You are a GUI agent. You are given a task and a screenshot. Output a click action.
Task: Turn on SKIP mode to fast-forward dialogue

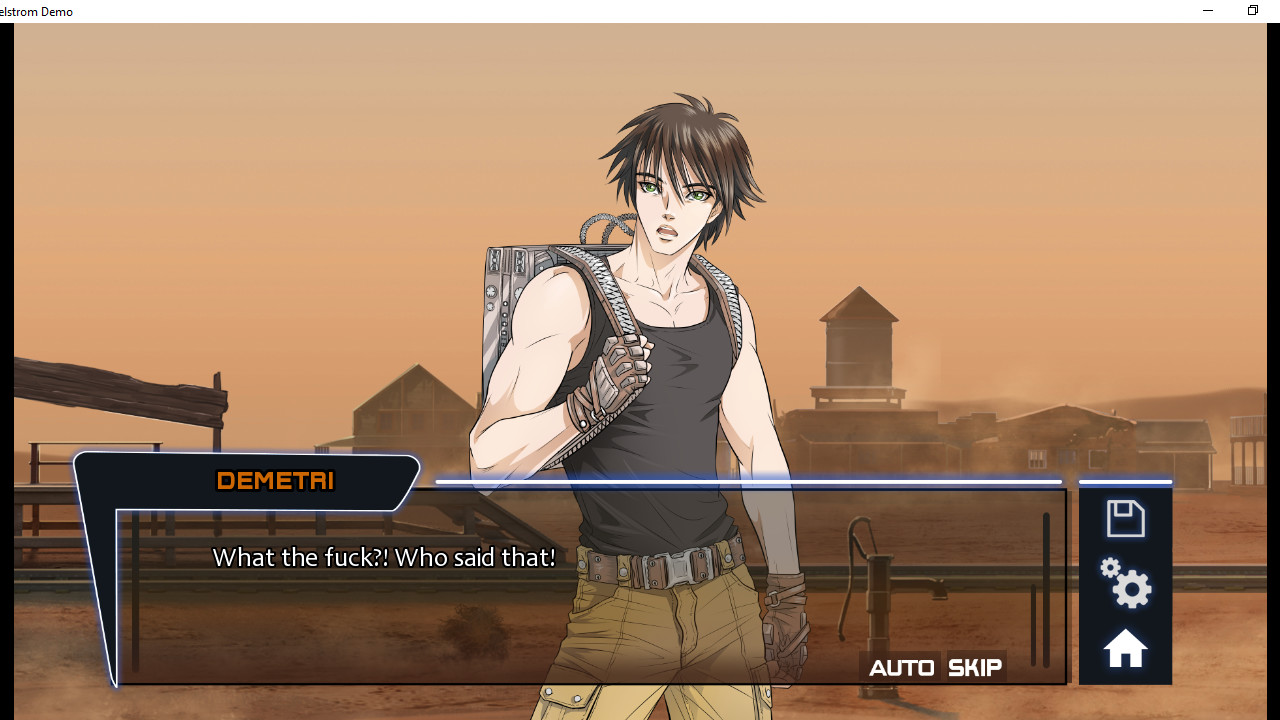point(973,667)
